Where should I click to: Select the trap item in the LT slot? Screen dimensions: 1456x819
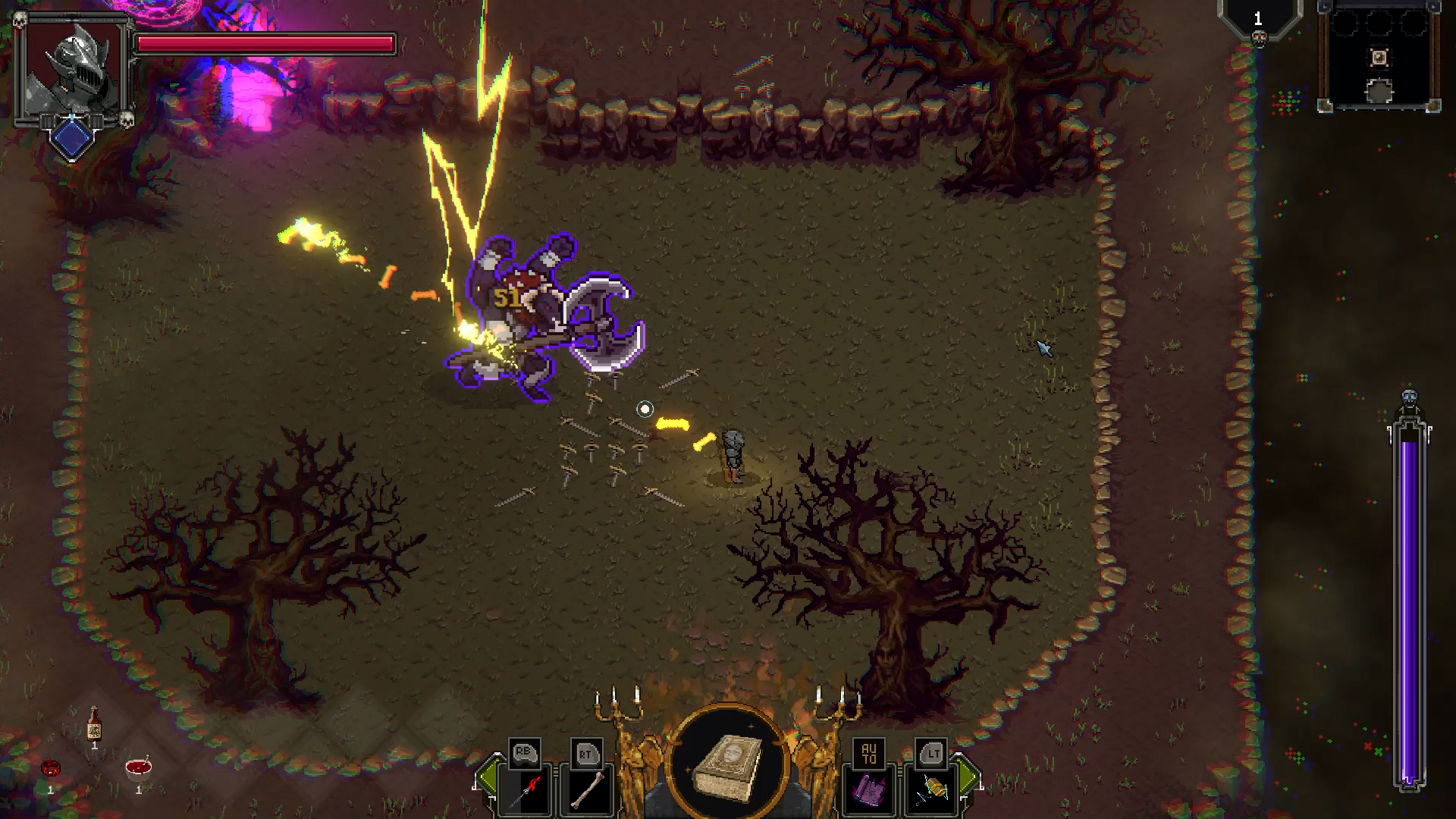point(934,787)
